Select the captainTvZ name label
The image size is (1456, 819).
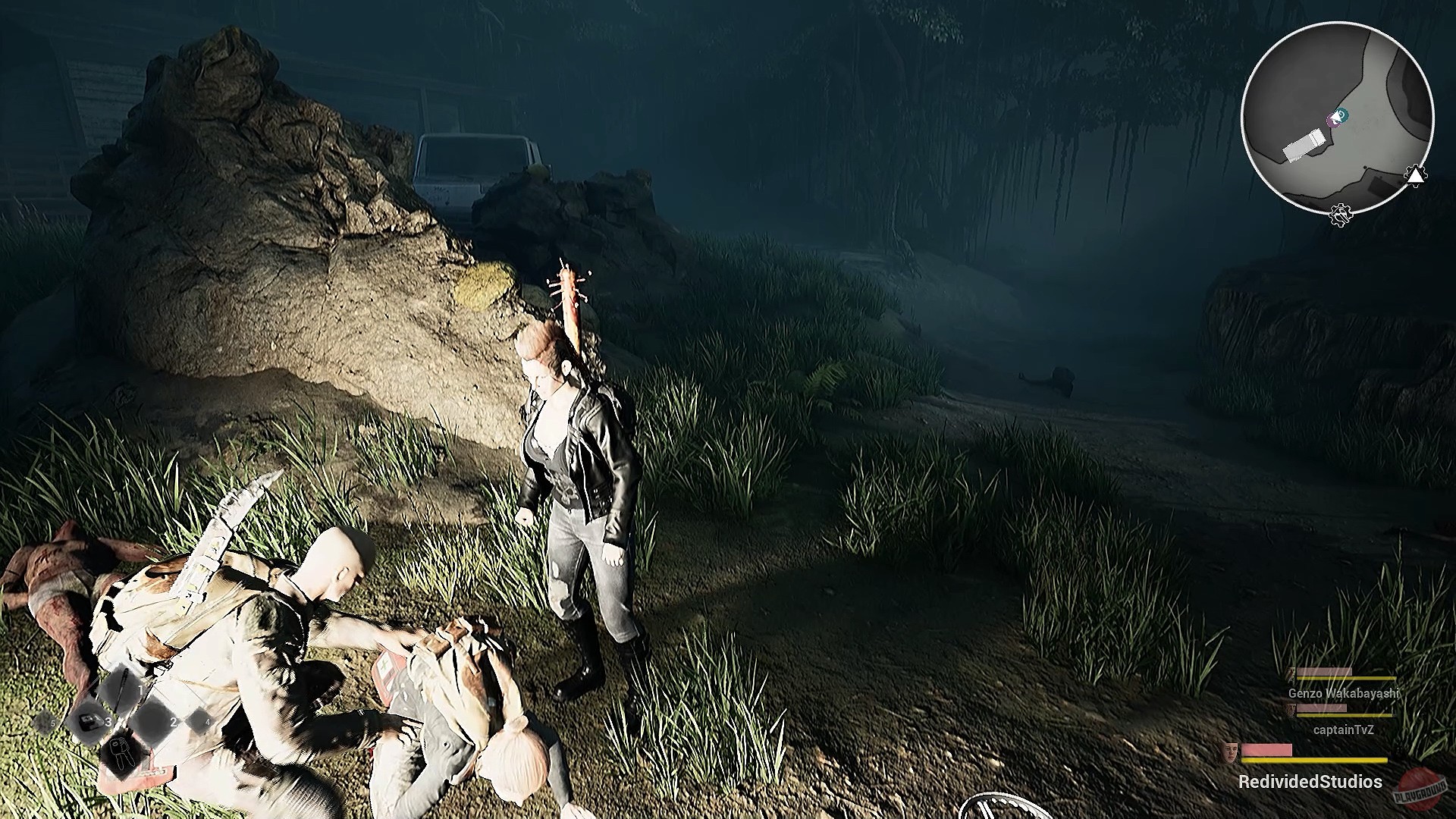point(1342,730)
